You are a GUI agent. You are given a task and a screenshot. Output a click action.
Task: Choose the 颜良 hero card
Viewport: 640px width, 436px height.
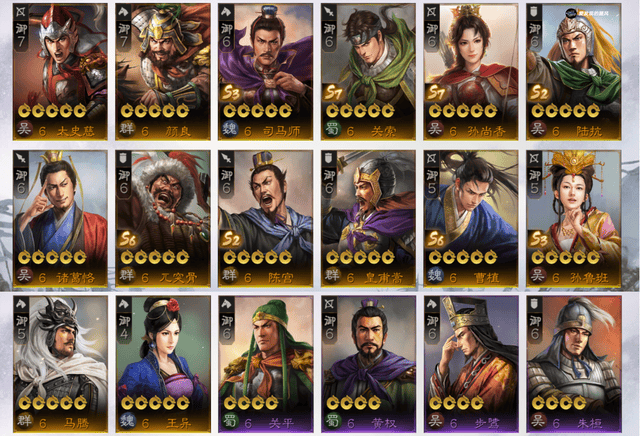click(x=162, y=68)
